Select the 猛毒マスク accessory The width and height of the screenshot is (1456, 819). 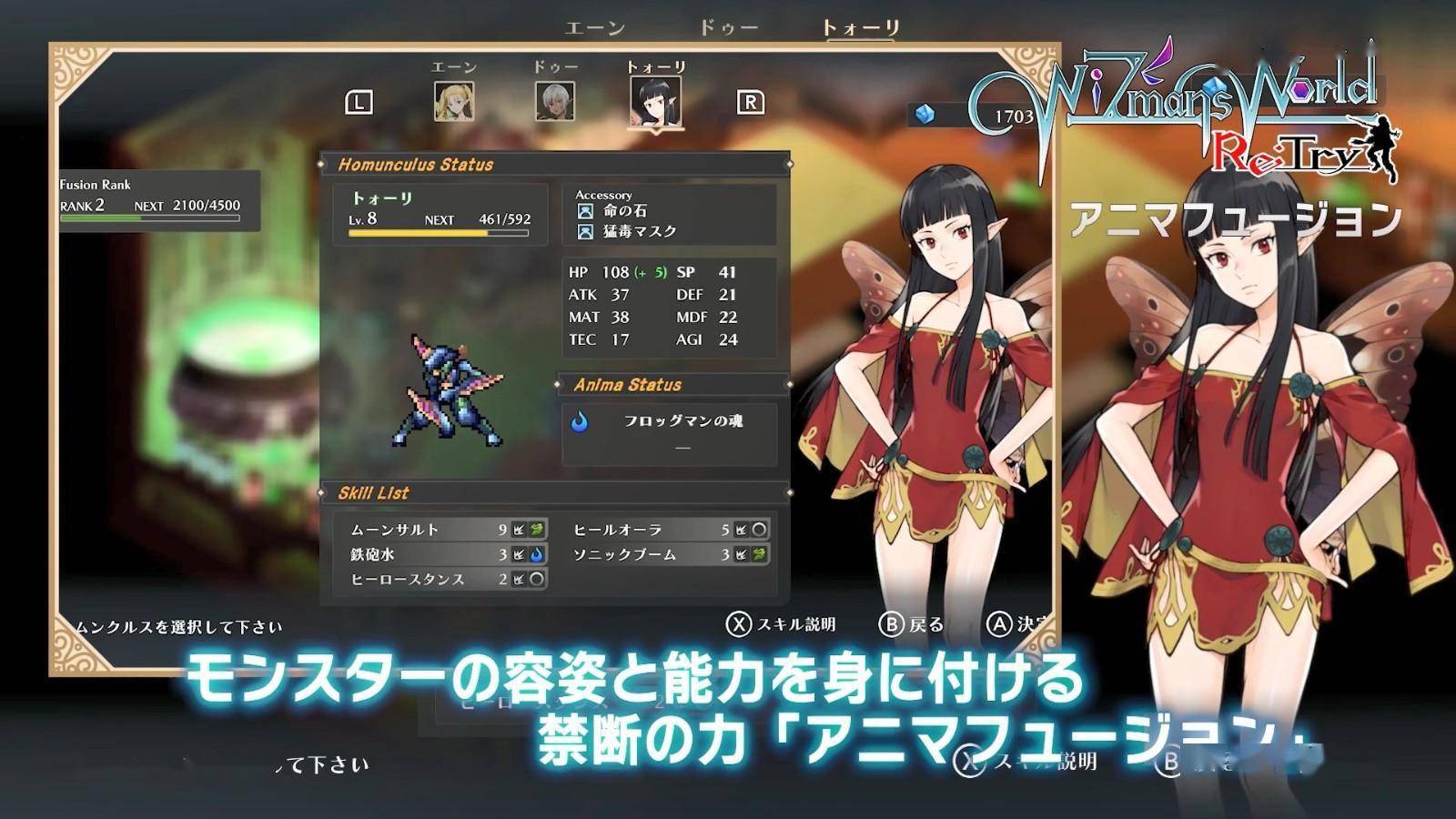639,232
